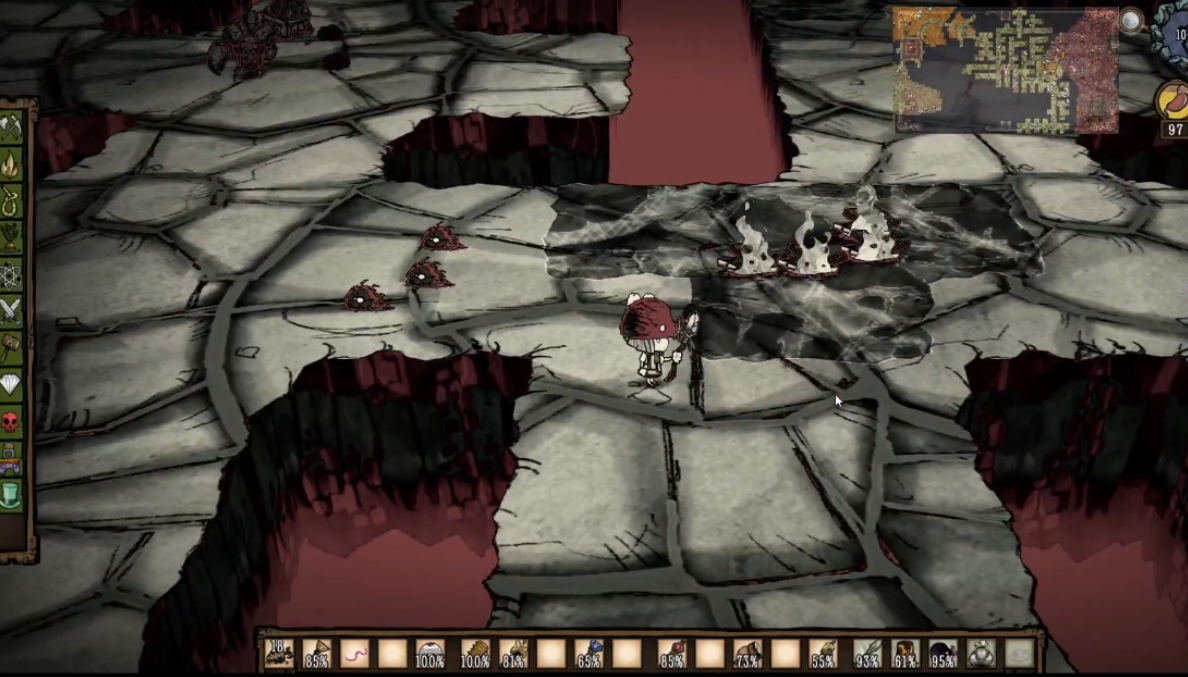Select the Food crafting tab with sprout icon
1188x677 pixels.
(x=11, y=237)
